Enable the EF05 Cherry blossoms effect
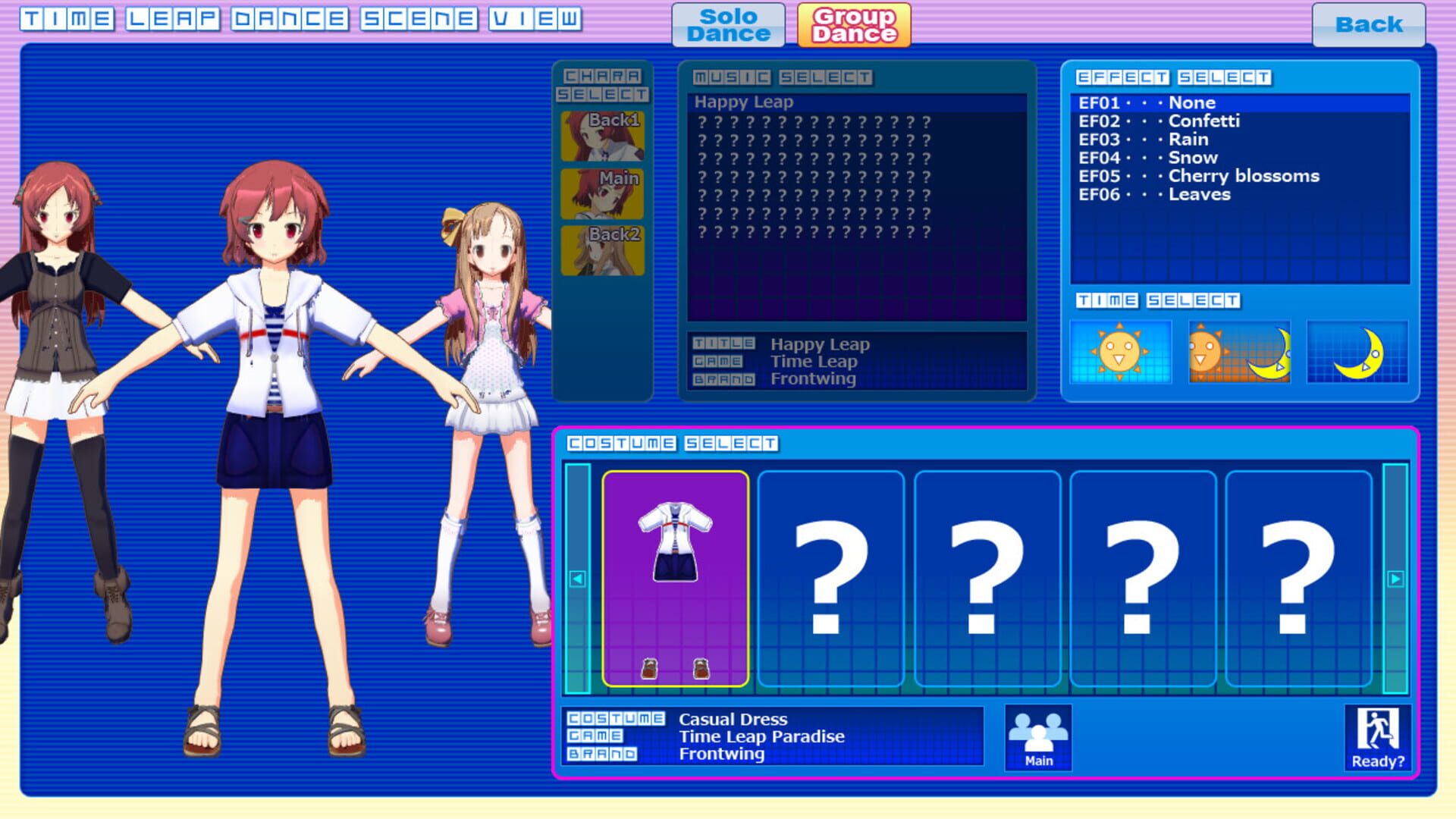This screenshot has width=1456, height=819. 1198,176
